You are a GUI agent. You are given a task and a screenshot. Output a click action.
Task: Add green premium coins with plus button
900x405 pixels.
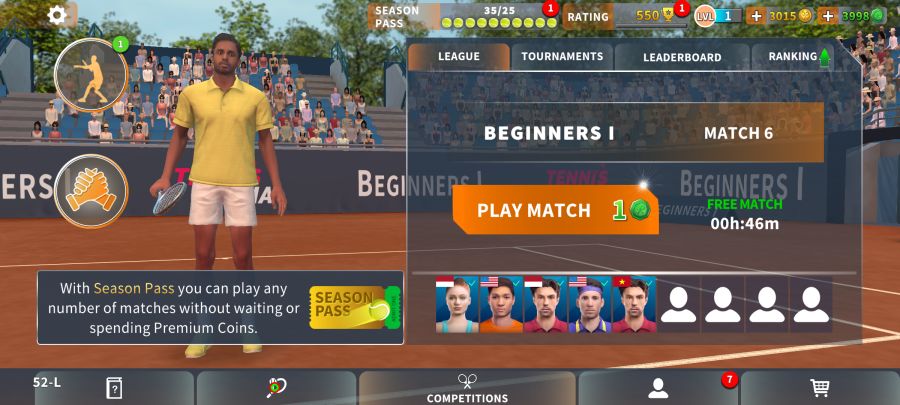pos(828,16)
